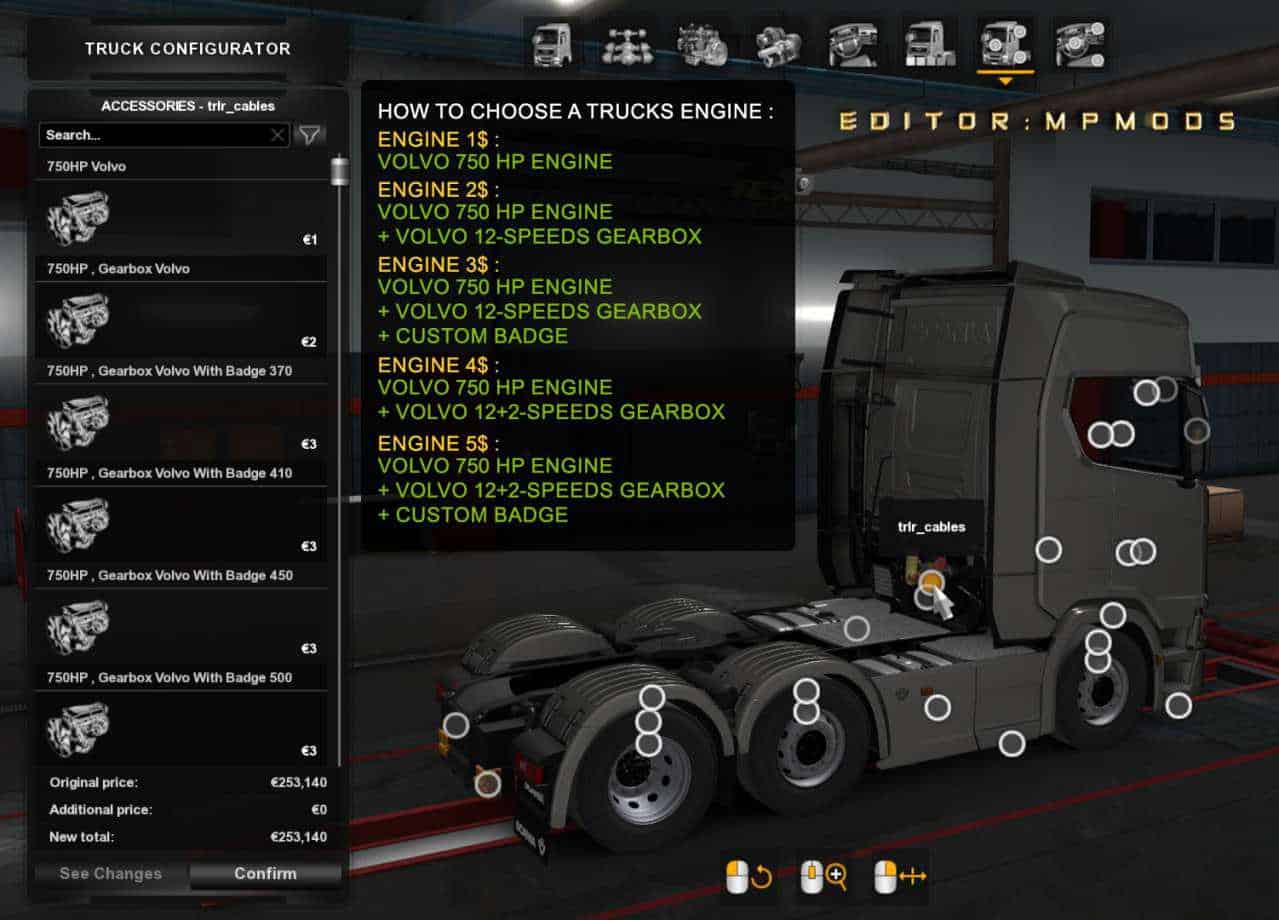Clear the search box with the X
The height and width of the screenshot is (920, 1279).
(278, 135)
